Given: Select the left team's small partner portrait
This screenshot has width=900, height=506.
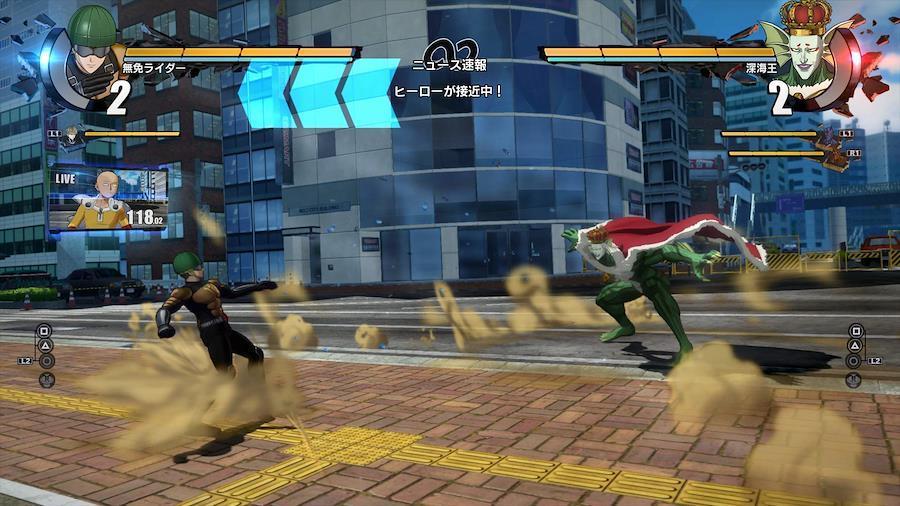Looking at the screenshot, I should (73, 134).
